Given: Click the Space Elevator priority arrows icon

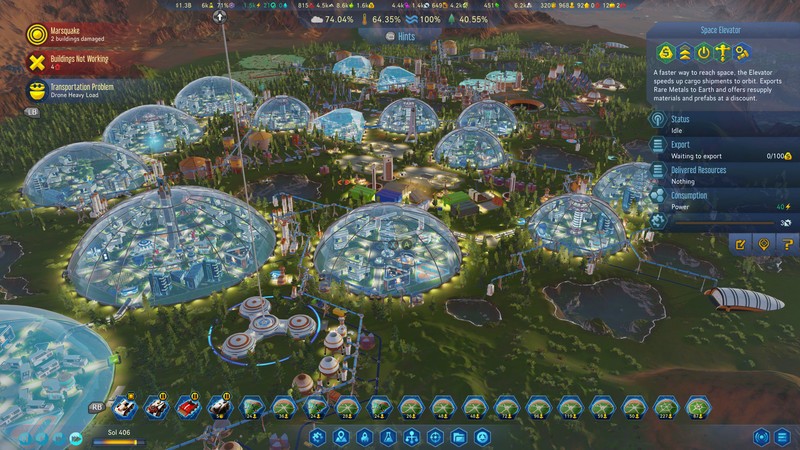Looking at the screenshot, I should click(x=683, y=53).
